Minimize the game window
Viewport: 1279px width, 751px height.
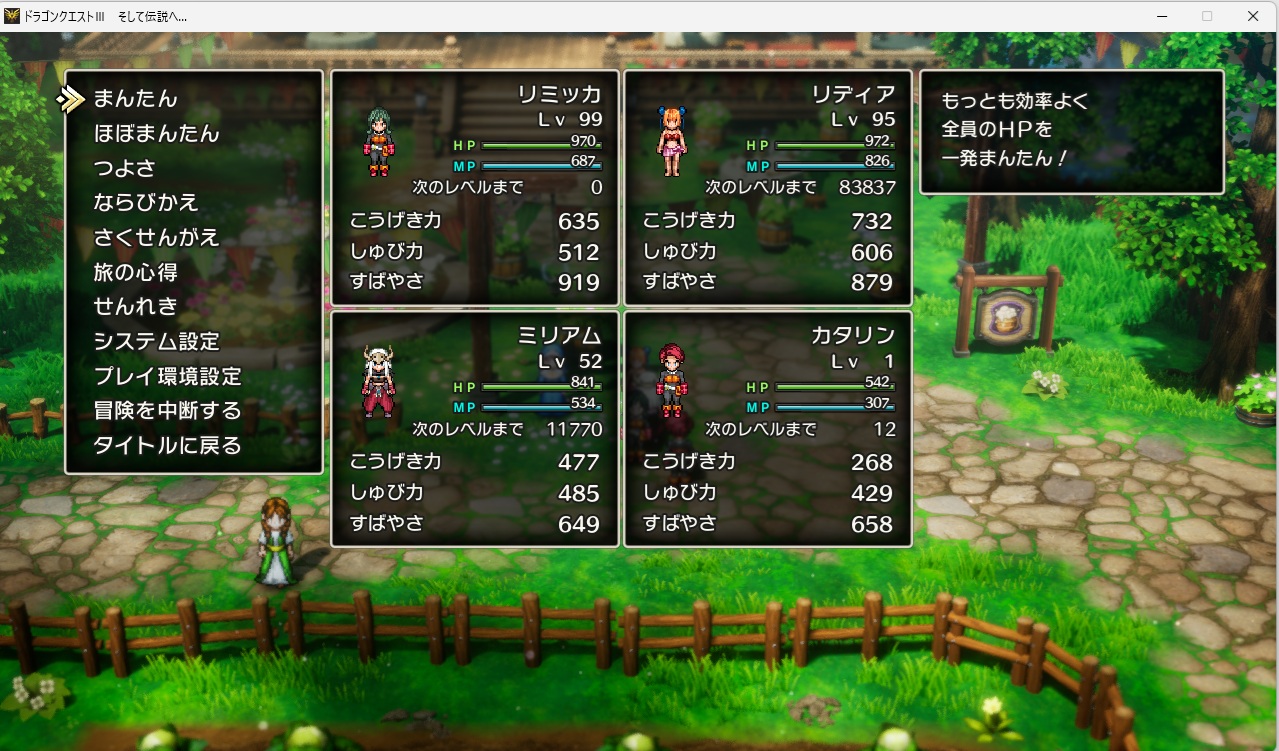[x=1162, y=16]
